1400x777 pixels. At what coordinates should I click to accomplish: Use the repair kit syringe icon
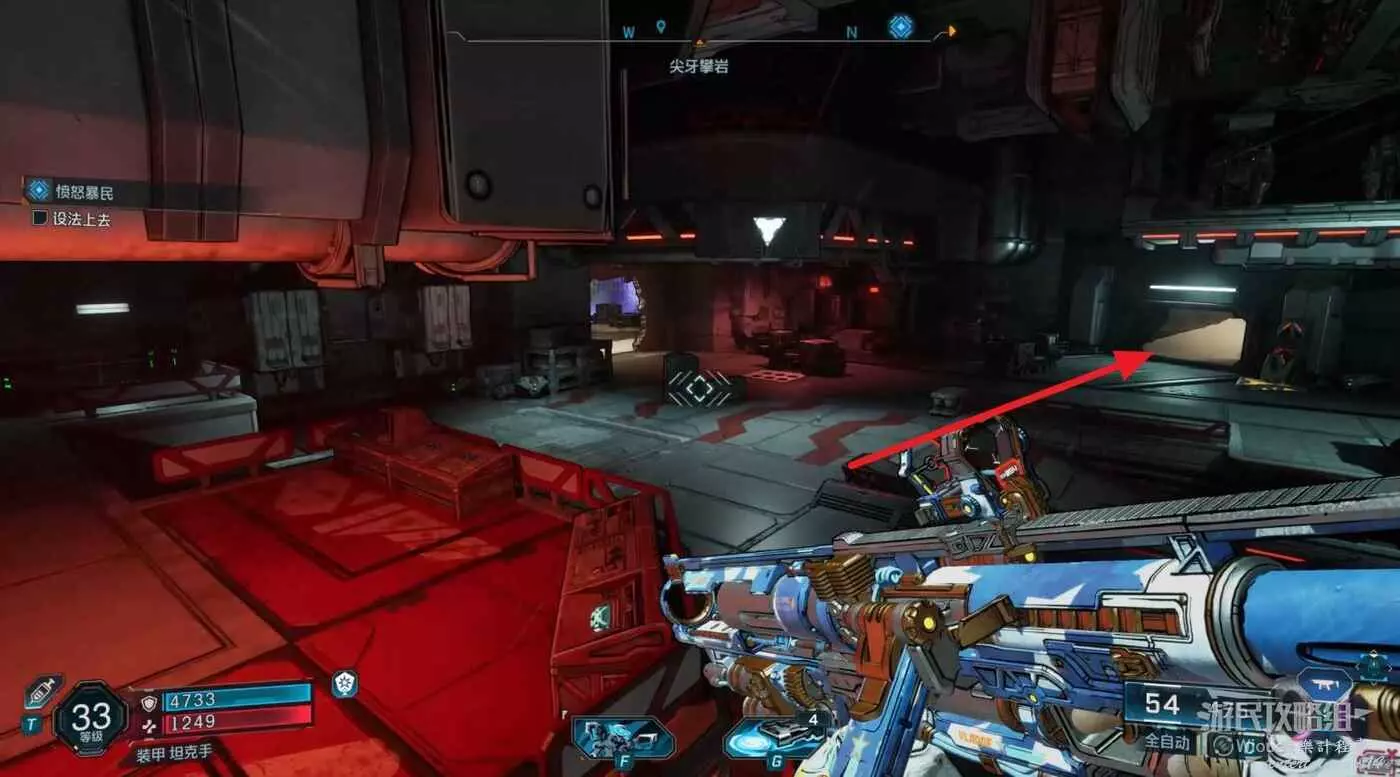[x=43, y=691]
